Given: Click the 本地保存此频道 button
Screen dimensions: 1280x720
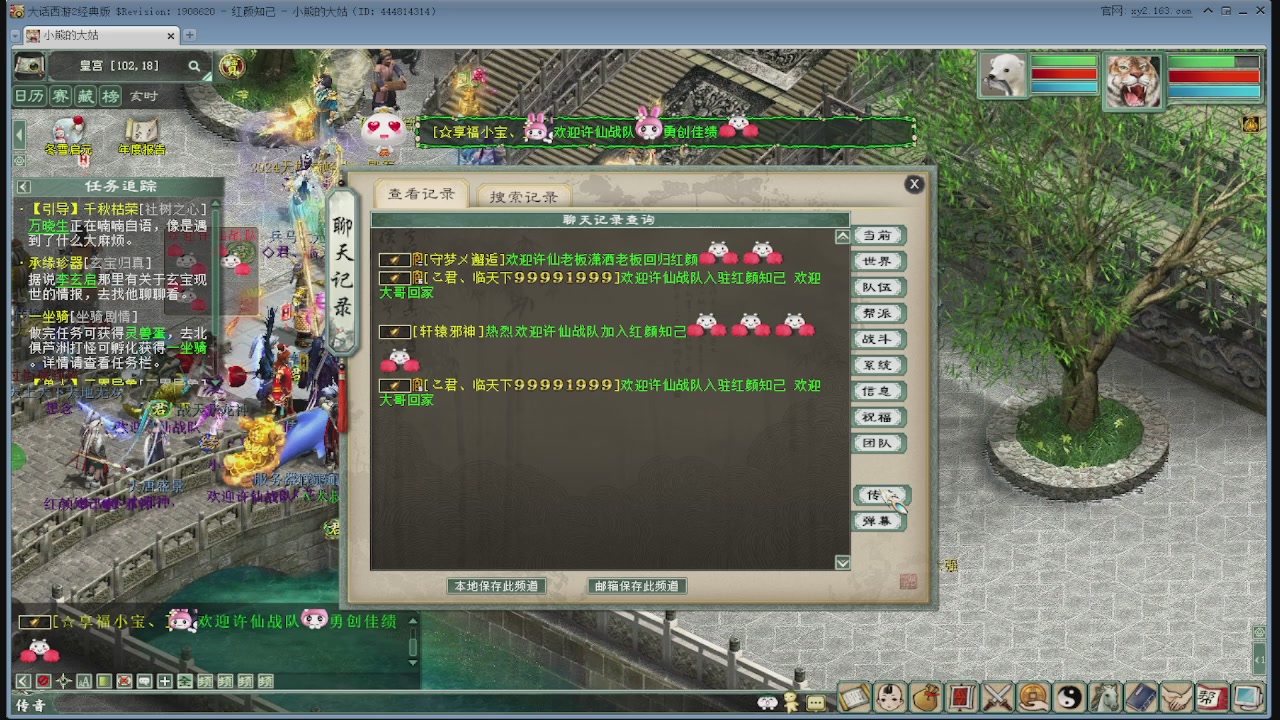Looking at the screenshot, I should [497, 587].
